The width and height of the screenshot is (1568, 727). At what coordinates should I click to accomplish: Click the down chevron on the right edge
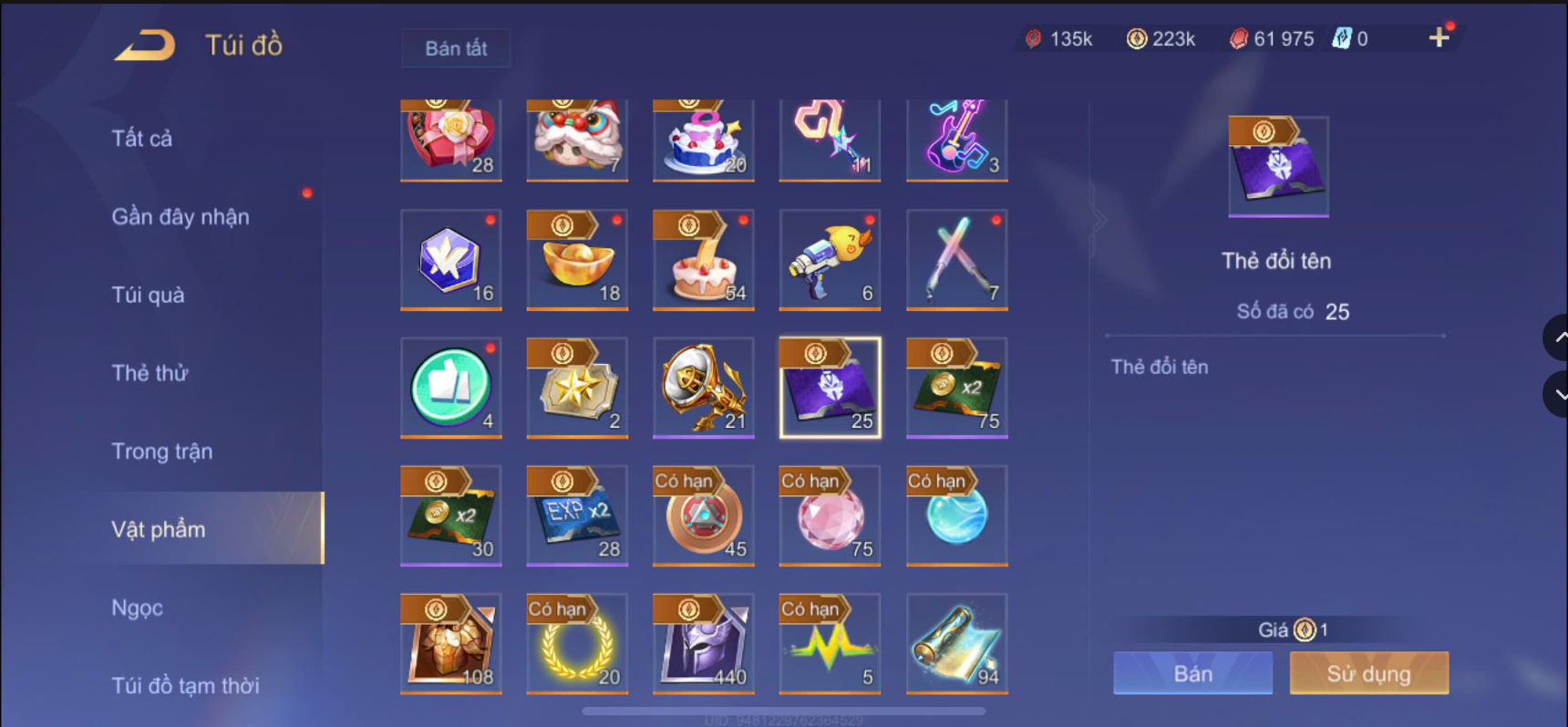(x=1556, y=394)
